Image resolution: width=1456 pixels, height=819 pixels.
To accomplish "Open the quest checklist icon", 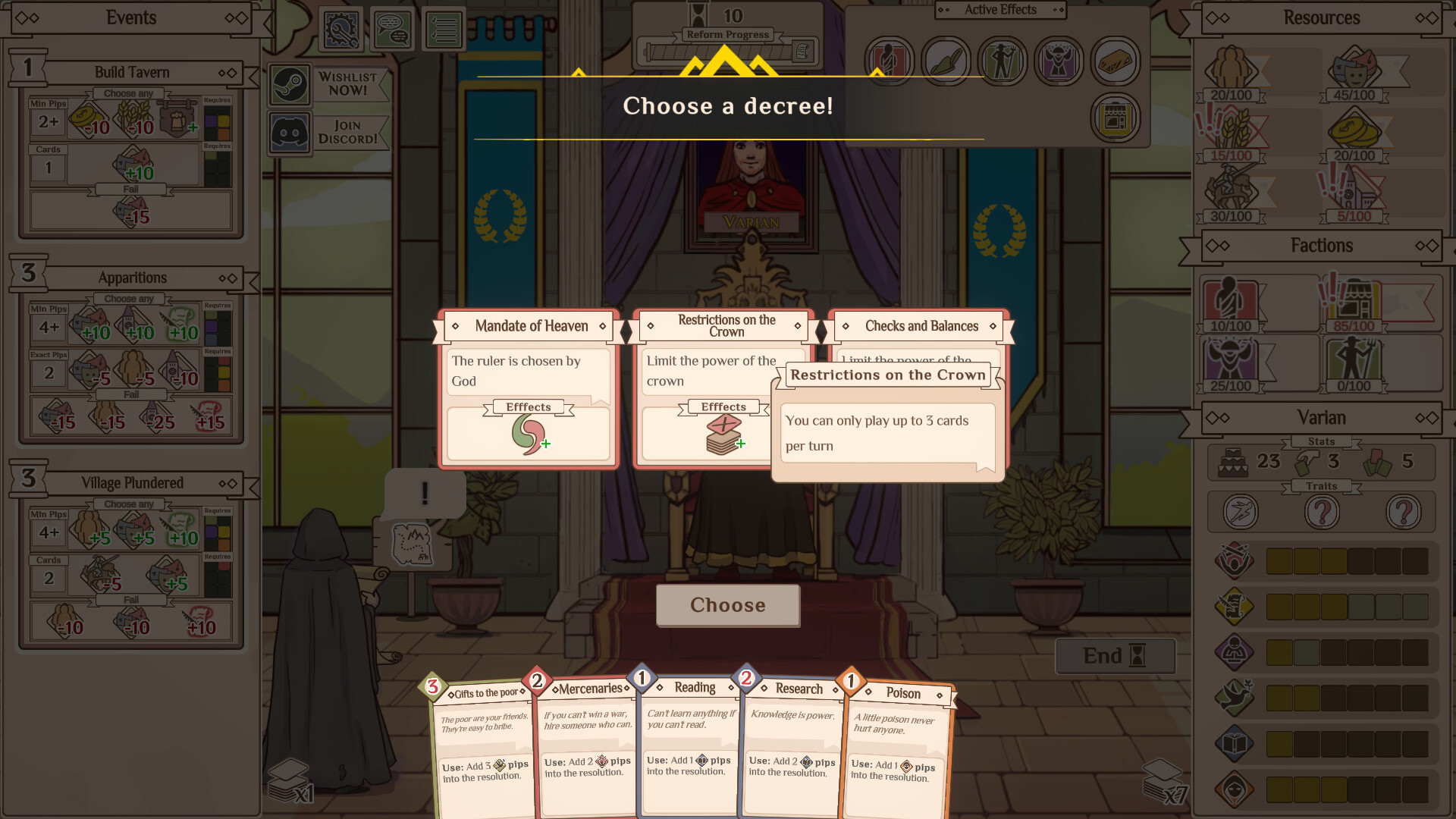I will (444, 28).
